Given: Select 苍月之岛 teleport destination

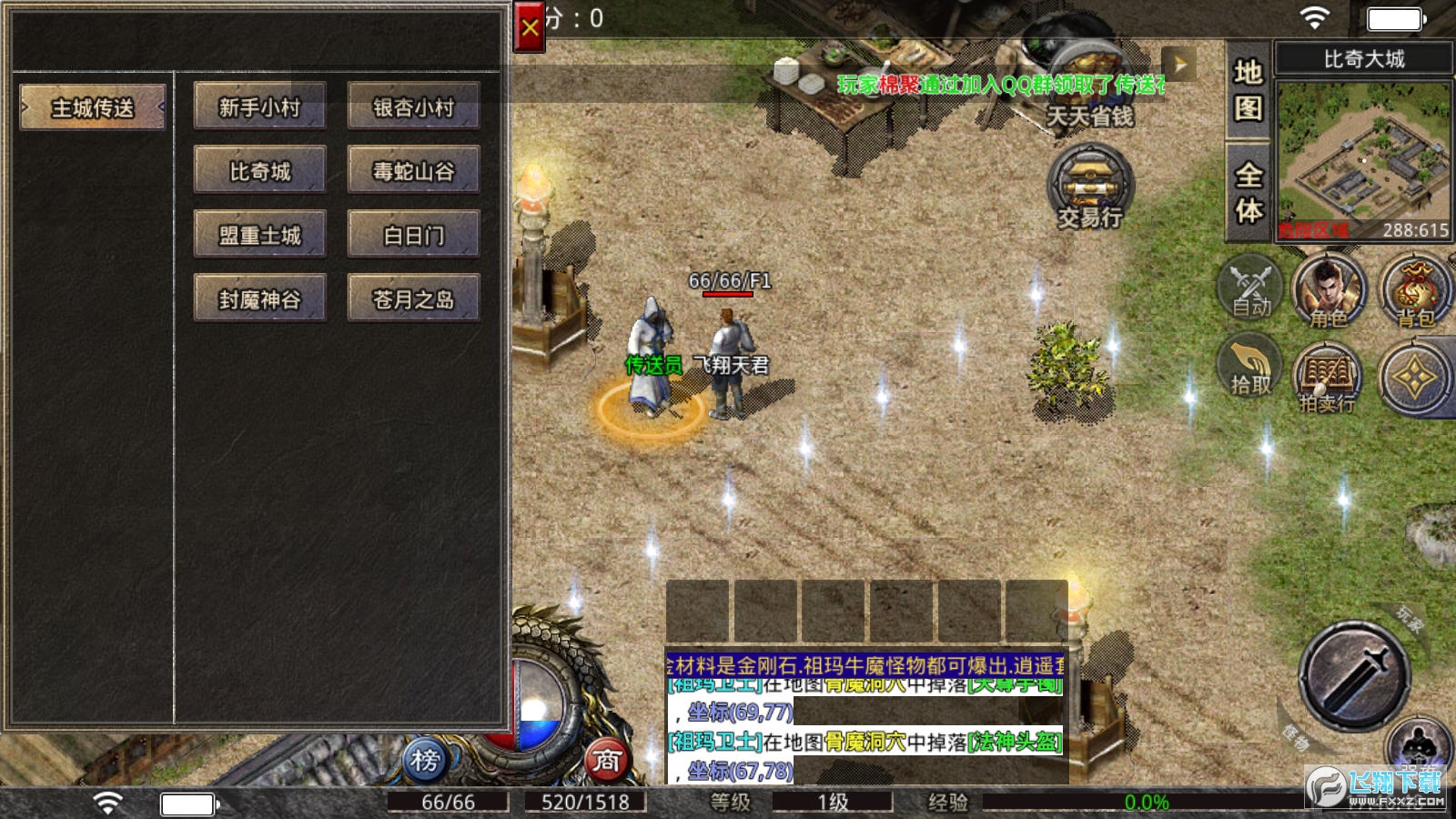Looking at the screenshot, I should point(413,298).
